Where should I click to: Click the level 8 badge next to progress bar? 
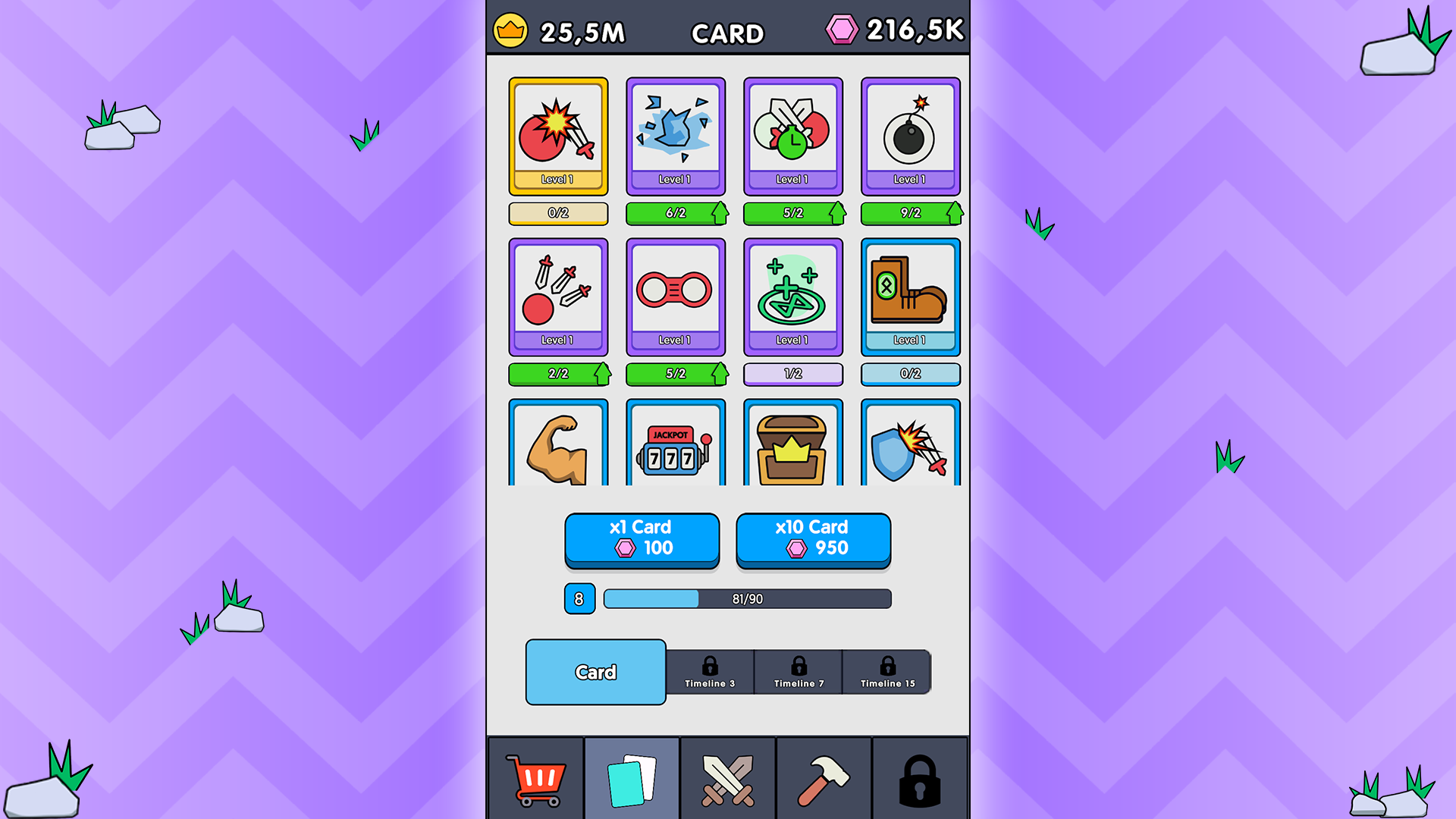pos(579,599)
